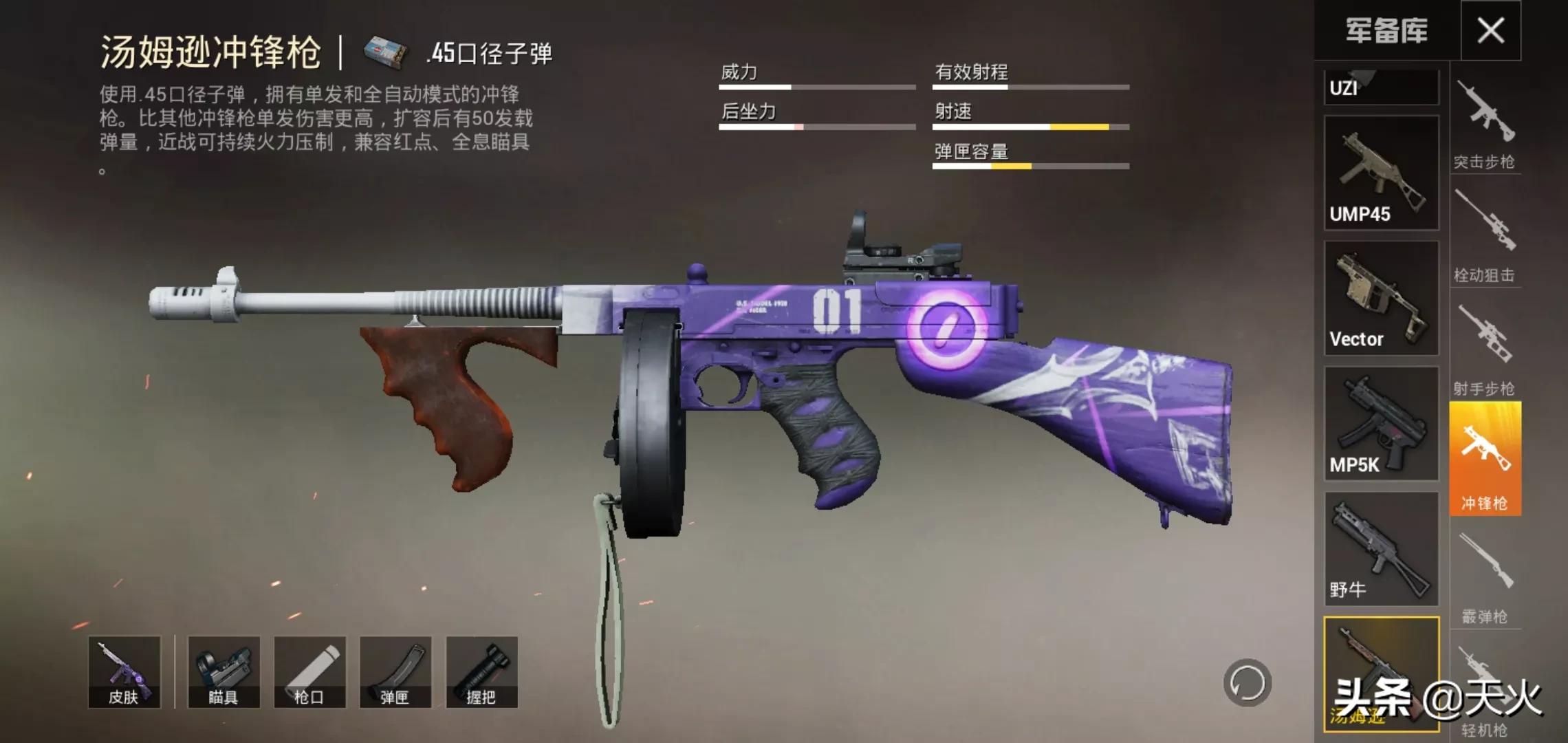Screen dimensions: 1568x743
Task: Pick the 握把 grip attachment slot
Action: pyautogui.click(x=481, y=672)
